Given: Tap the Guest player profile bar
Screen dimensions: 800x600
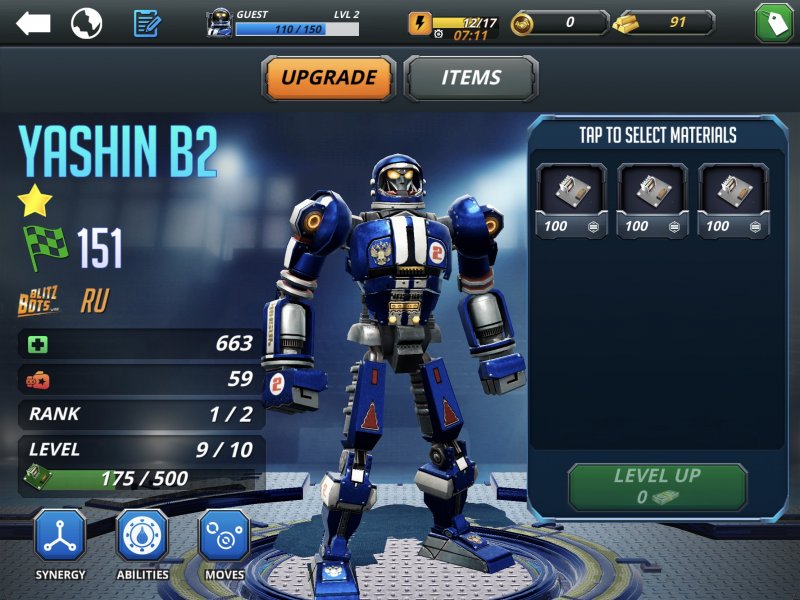Looking at the screenshot, I should tap(282, 22).
